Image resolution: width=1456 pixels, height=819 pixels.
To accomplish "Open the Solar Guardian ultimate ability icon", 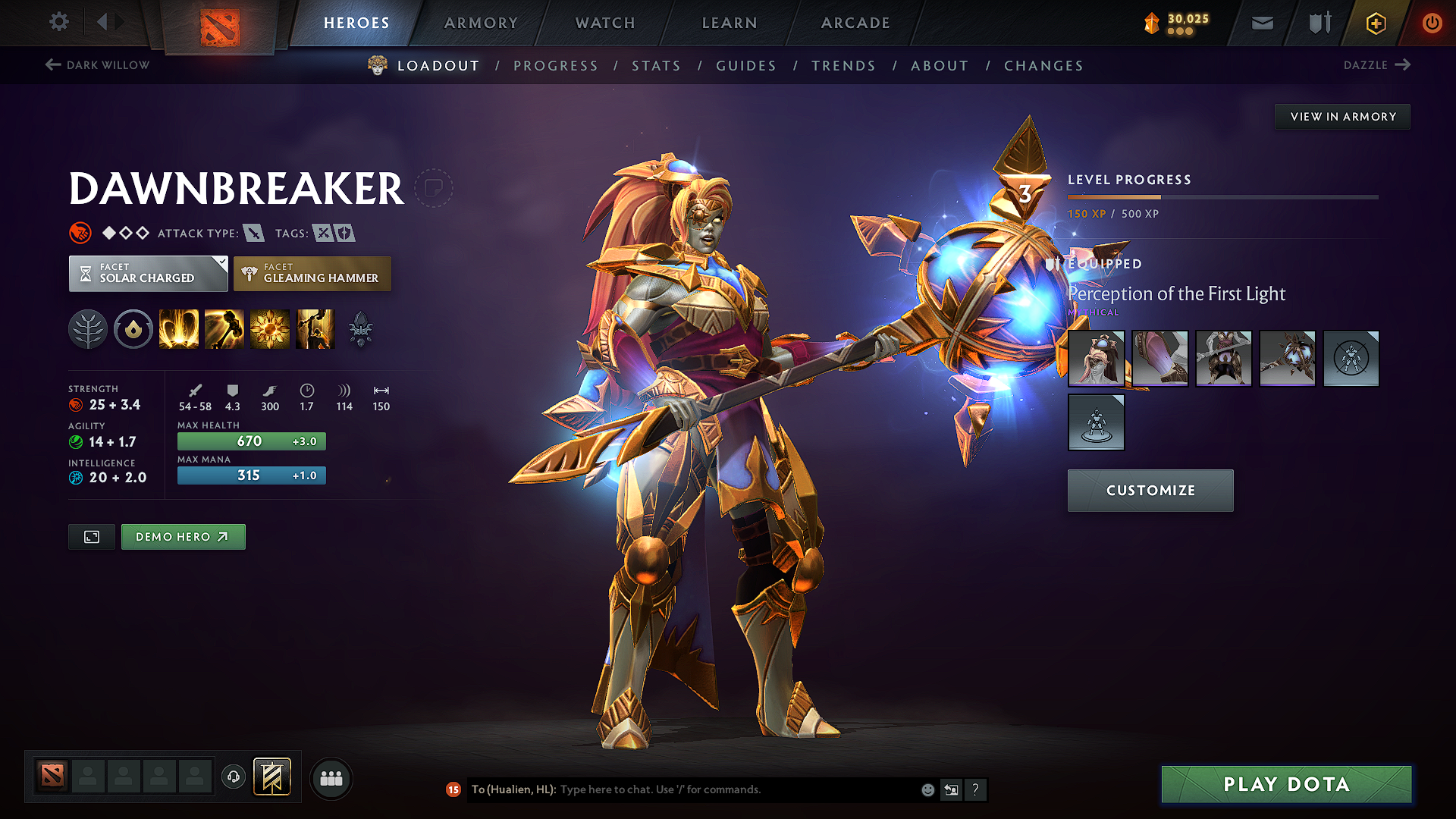I will pyautogui.click(x=315, y=329).
